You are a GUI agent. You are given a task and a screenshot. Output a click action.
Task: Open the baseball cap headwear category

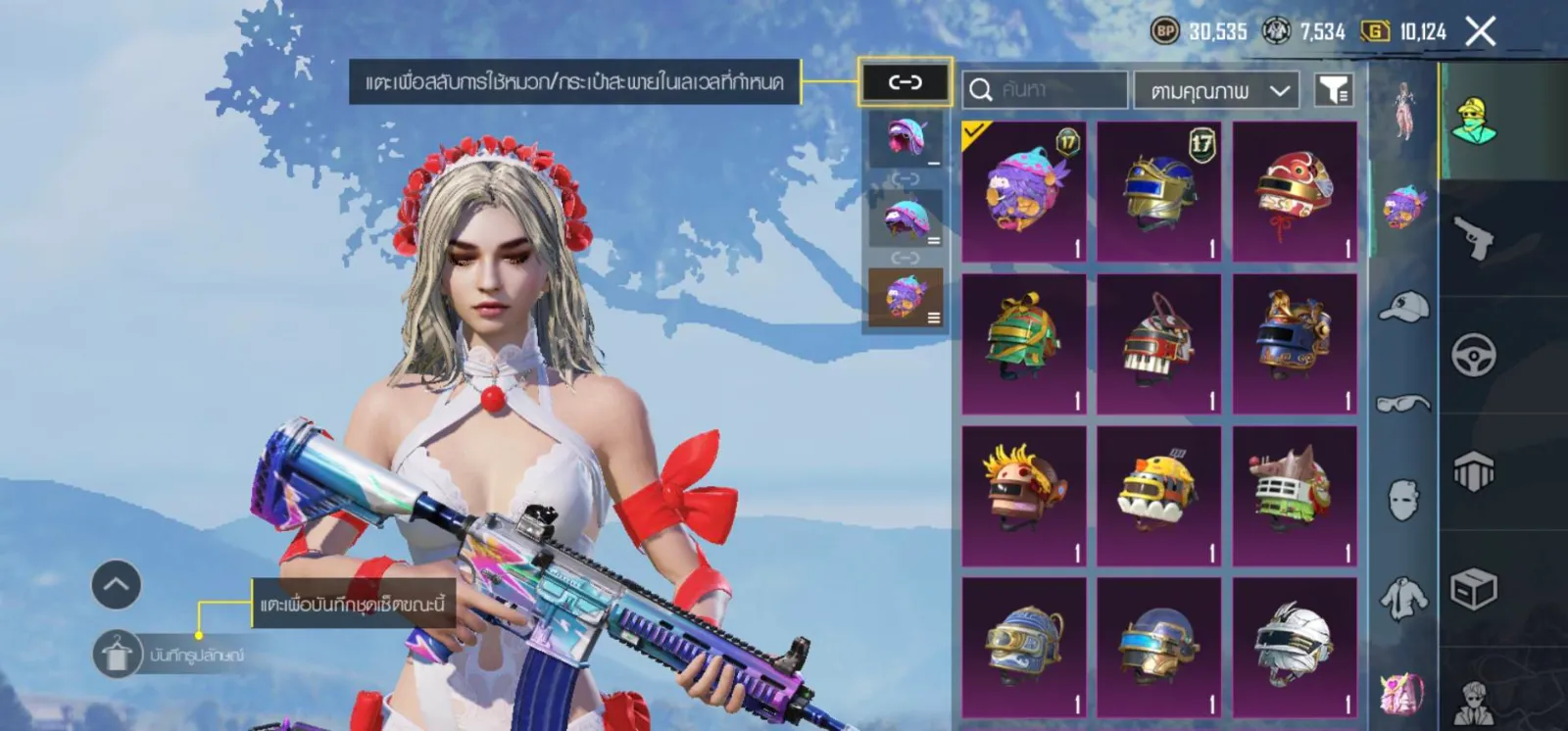pos(1403,307)
